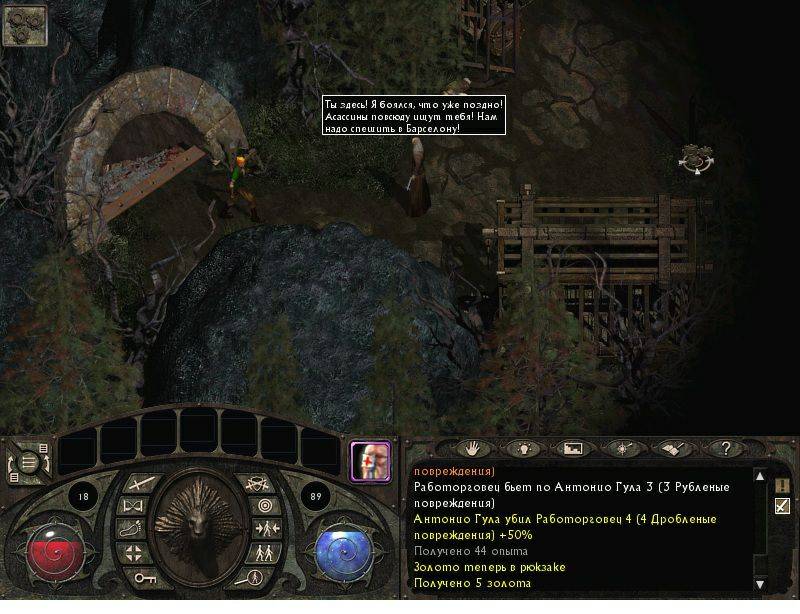Click the magic wand spark button

pyautogui.click(x=624, y=449)
